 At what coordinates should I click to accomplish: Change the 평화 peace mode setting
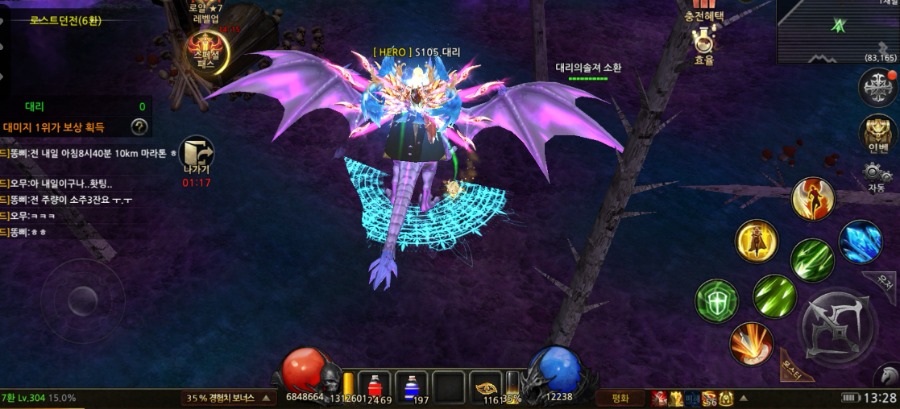pos(620,398)
